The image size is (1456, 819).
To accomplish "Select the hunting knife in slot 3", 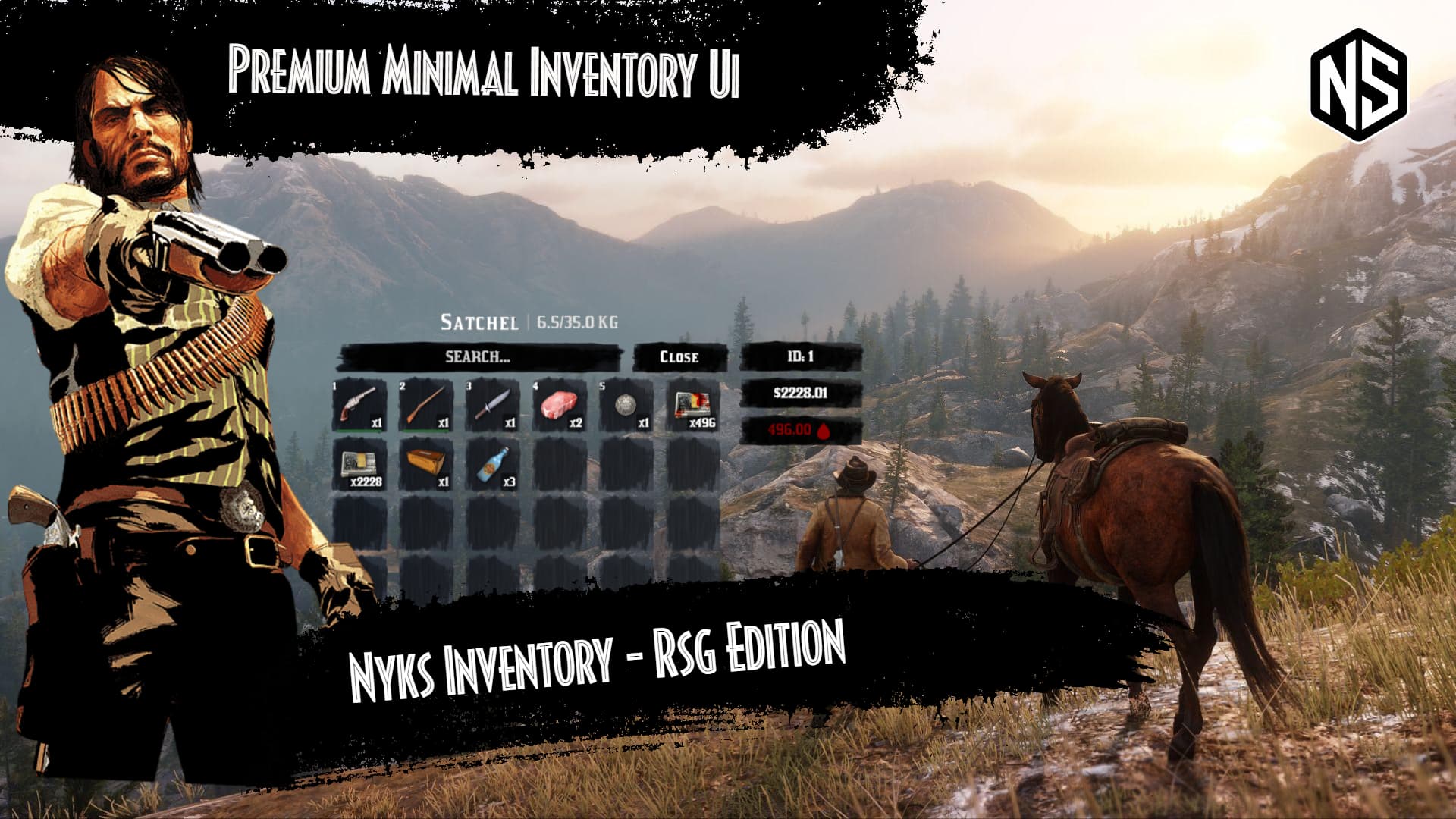I will [x=494, y=403].
